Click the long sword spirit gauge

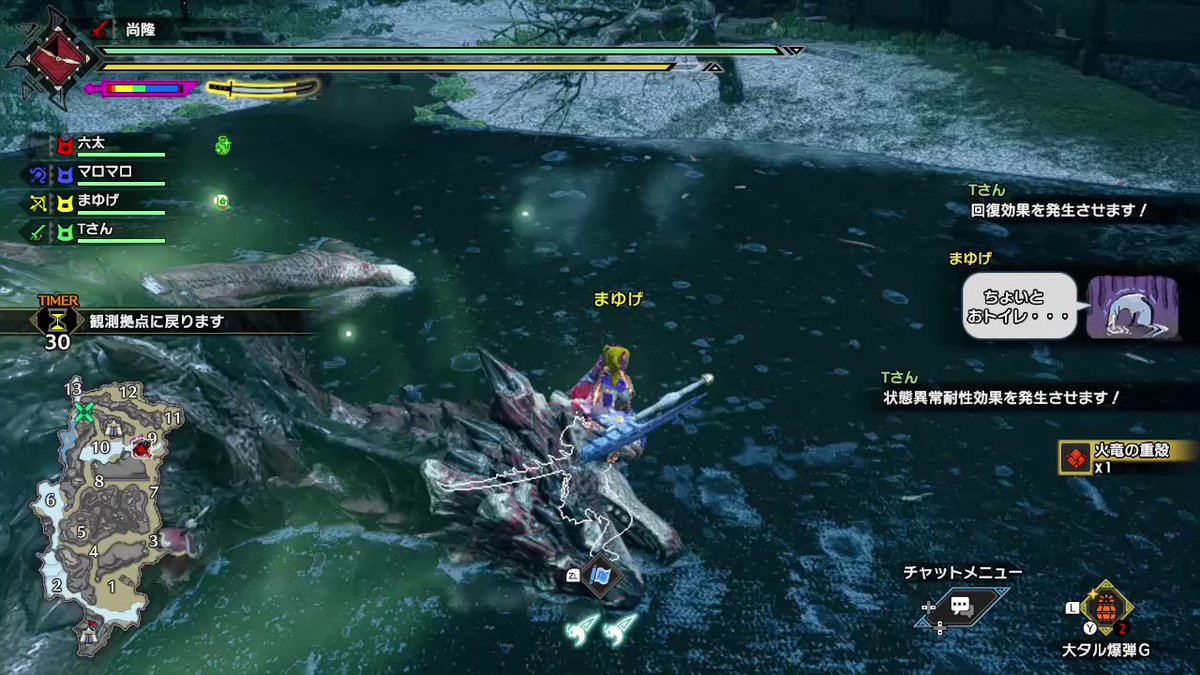262,88
